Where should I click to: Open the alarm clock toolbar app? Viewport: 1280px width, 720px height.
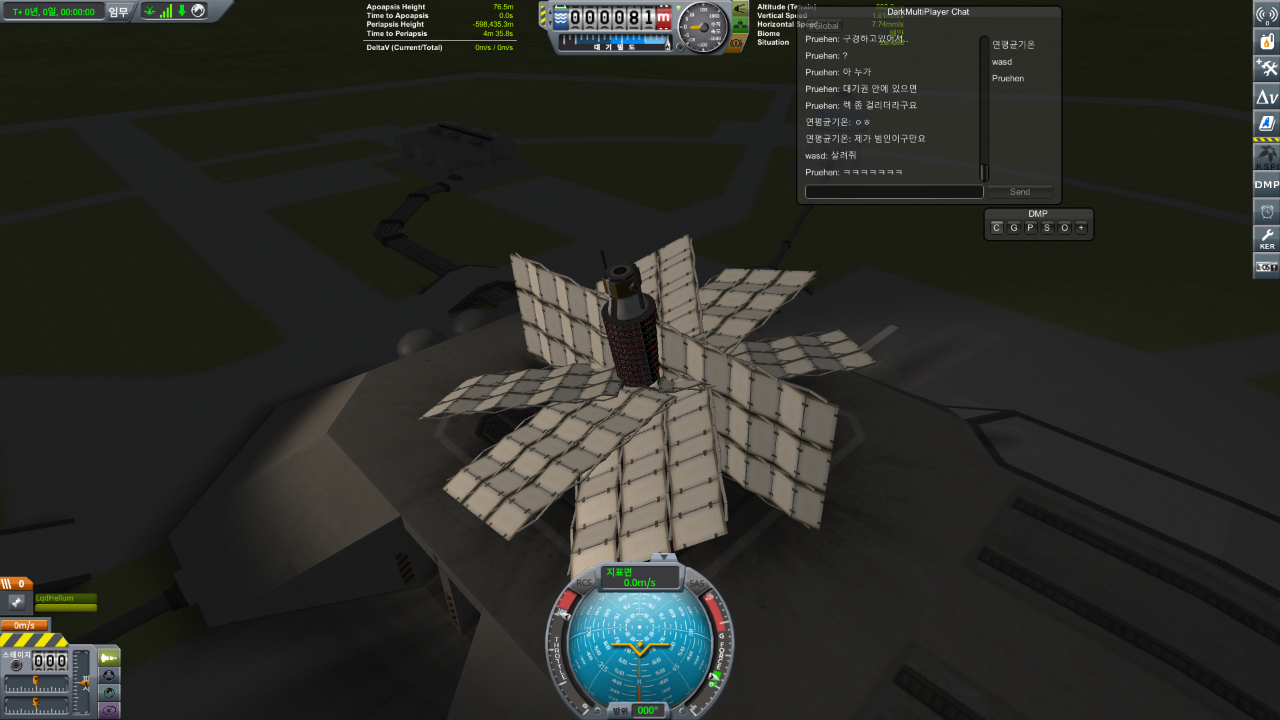(1267, 211)
